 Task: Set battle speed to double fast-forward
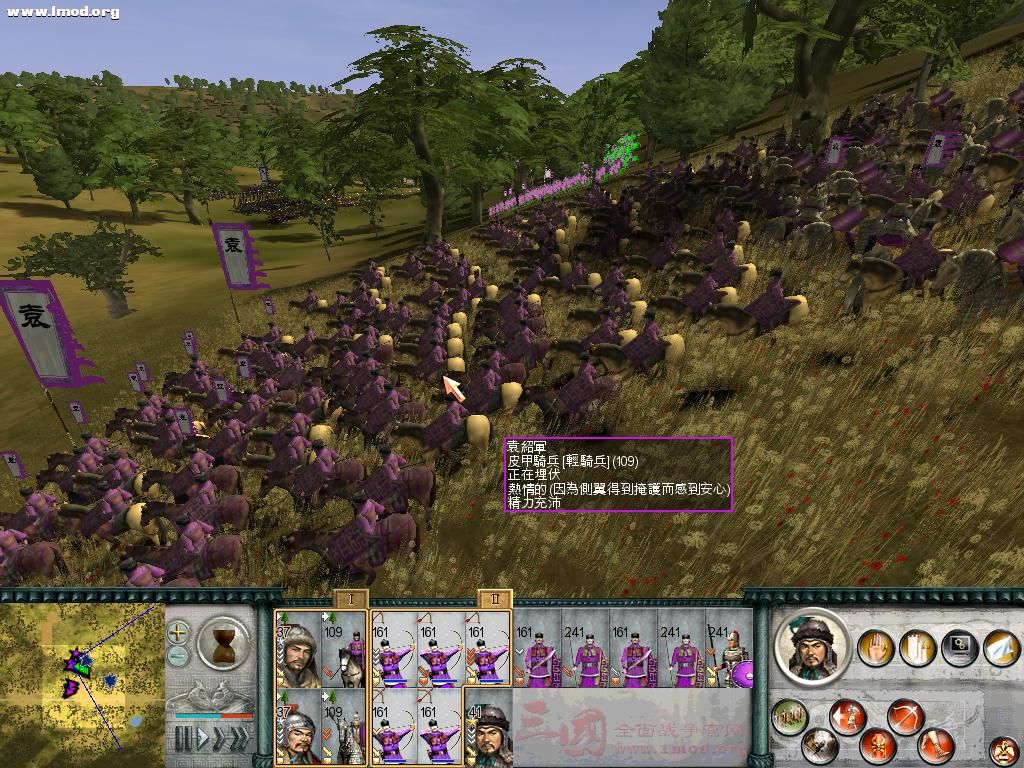(x=219, y=739)
